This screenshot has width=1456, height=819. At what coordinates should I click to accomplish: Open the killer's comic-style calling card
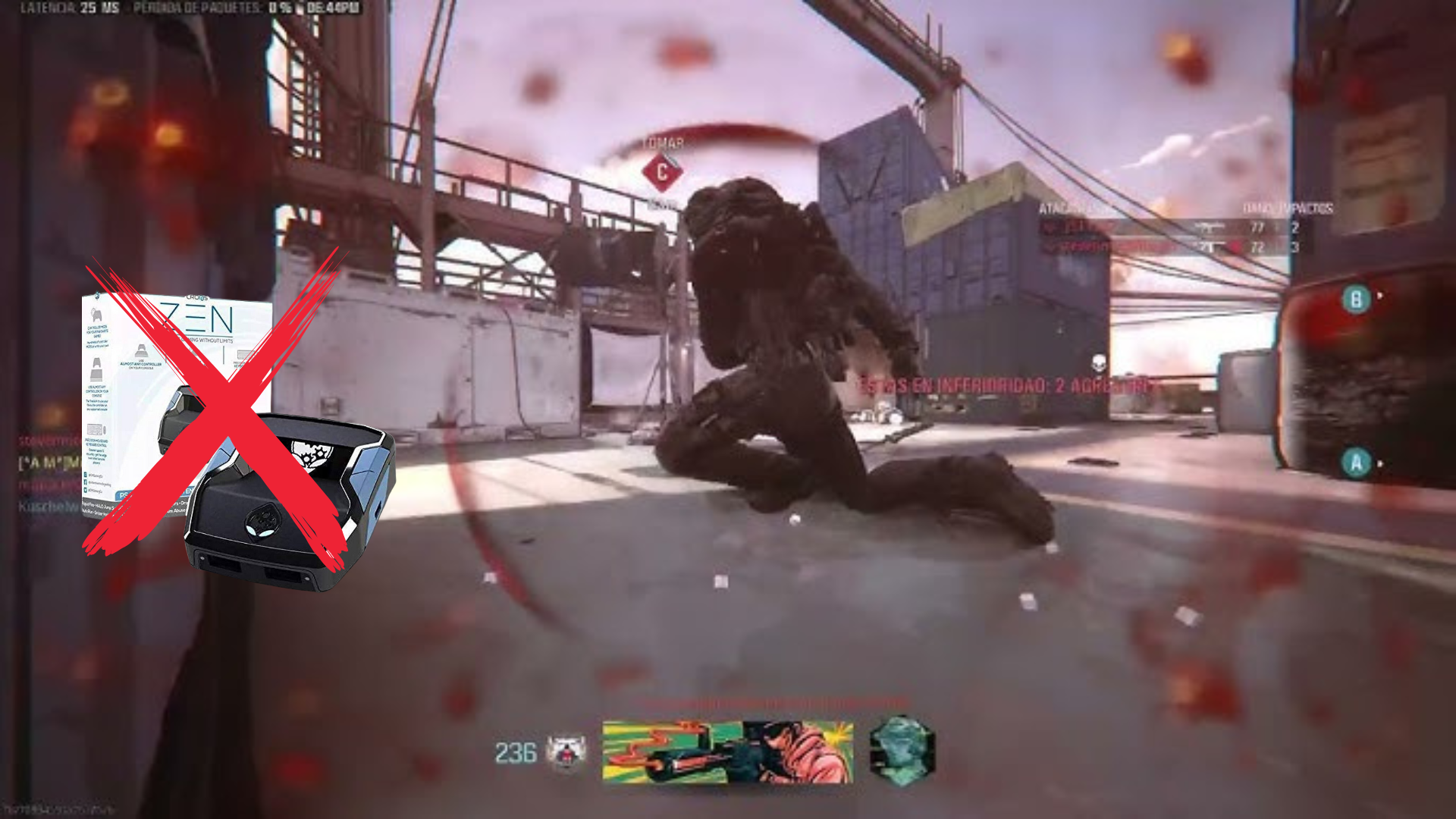coord(727,752)
